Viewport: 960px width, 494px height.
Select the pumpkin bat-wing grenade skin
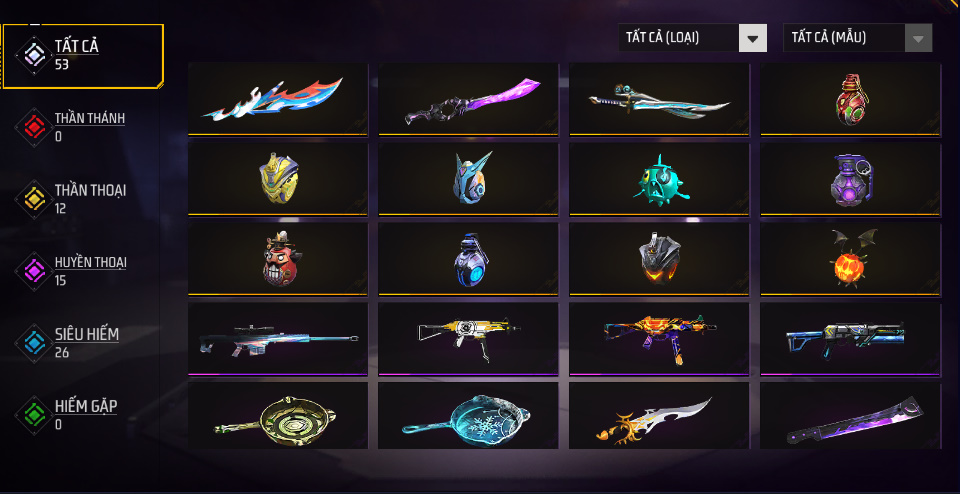[x=850, y=258]
